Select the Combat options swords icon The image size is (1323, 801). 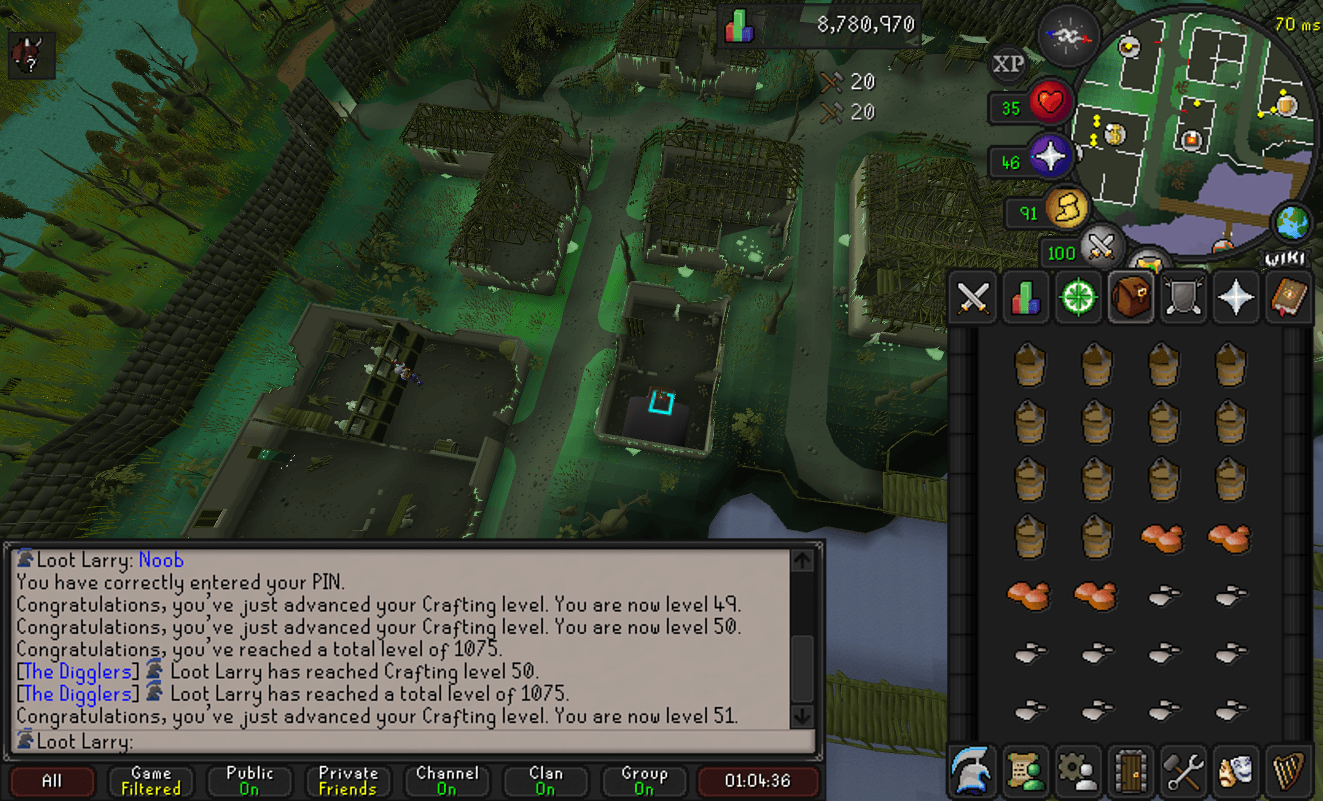click(972, 296)
